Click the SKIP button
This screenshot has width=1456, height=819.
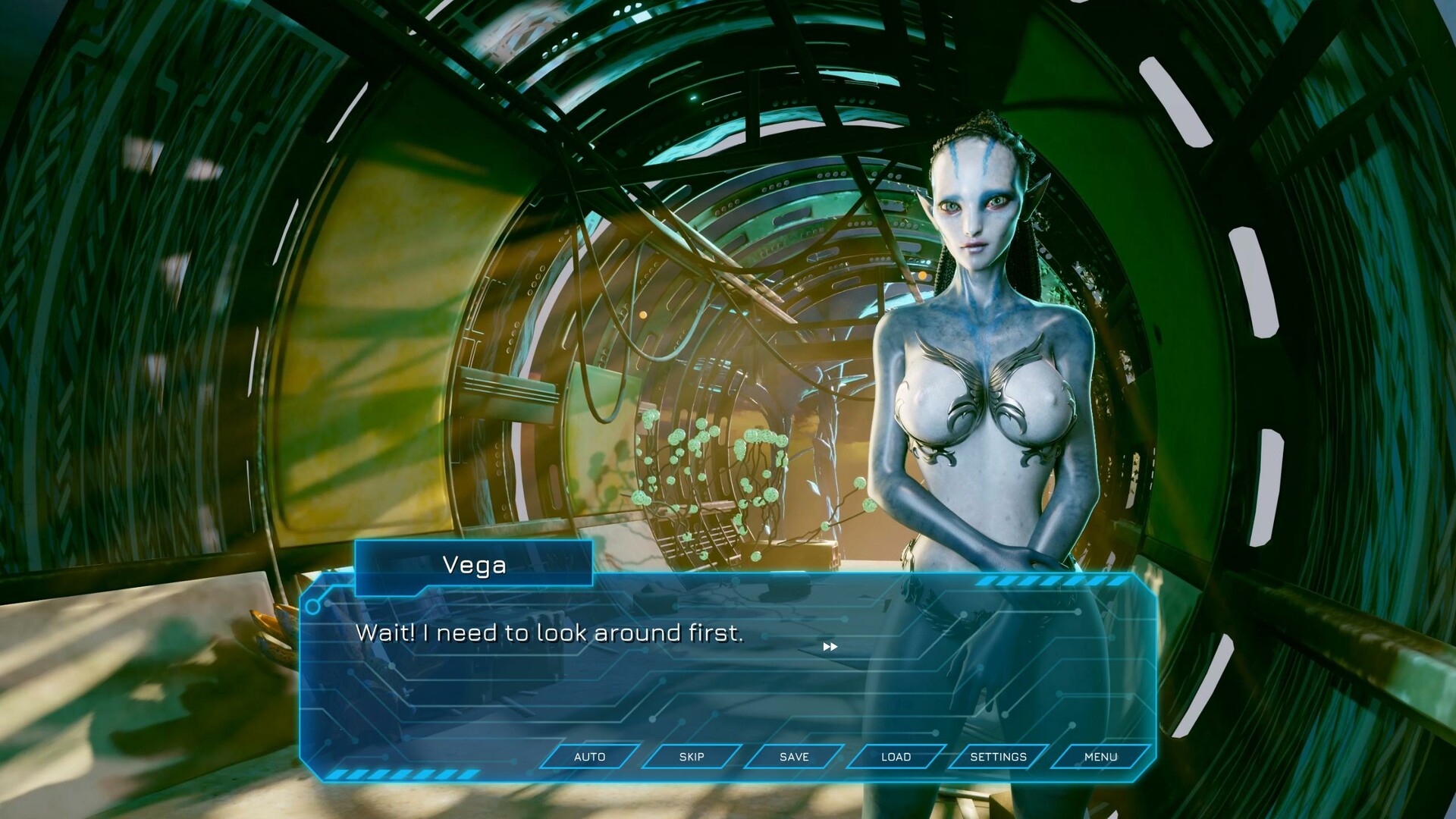coord(692,757)
